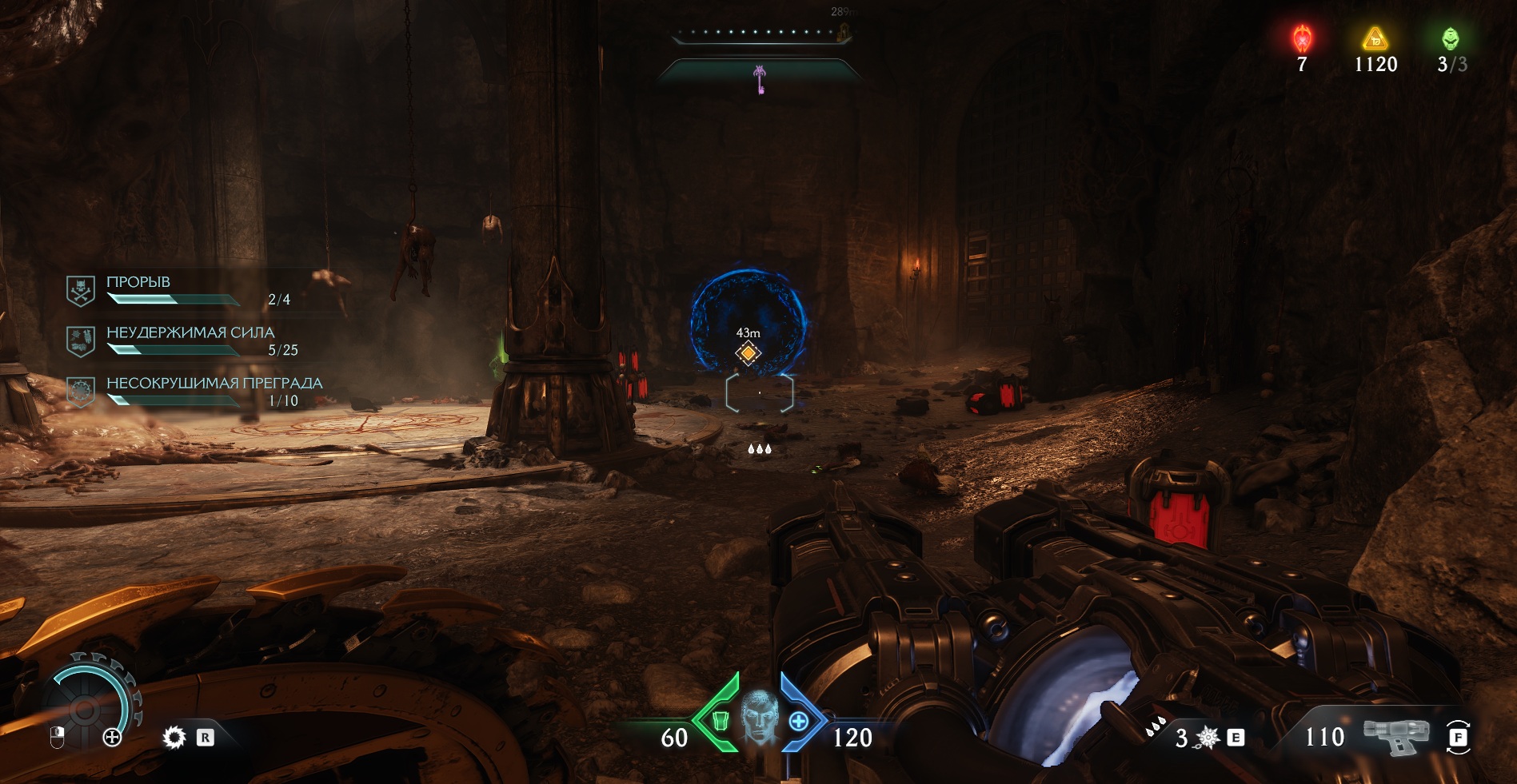Click the gold triangle currency icon
Image resolution: width=1517 pixels, height=784 pixels.
1375,38
